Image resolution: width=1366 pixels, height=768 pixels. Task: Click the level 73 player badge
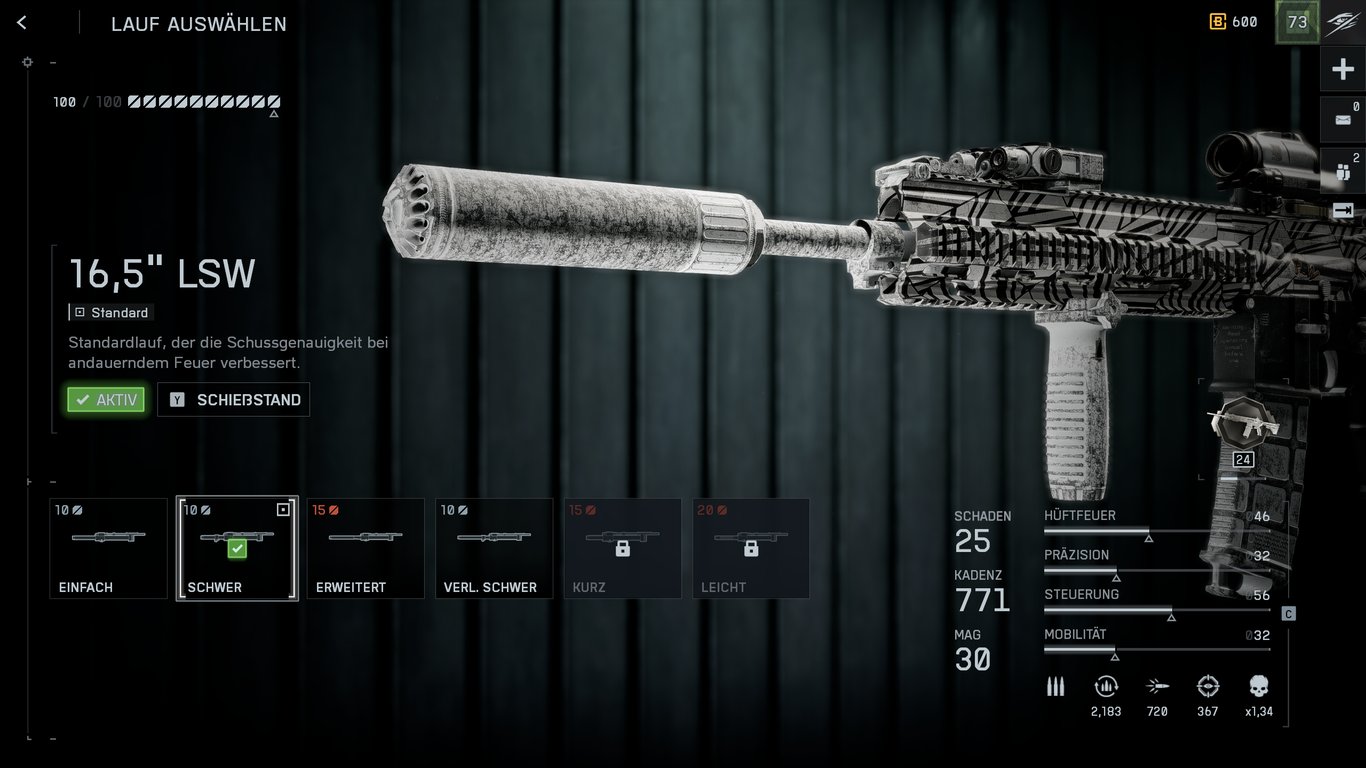(x=1297, y=22)
